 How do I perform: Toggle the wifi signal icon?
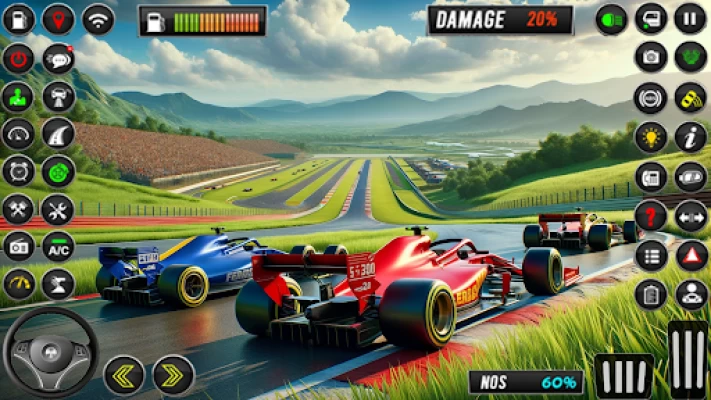point(98,18)
